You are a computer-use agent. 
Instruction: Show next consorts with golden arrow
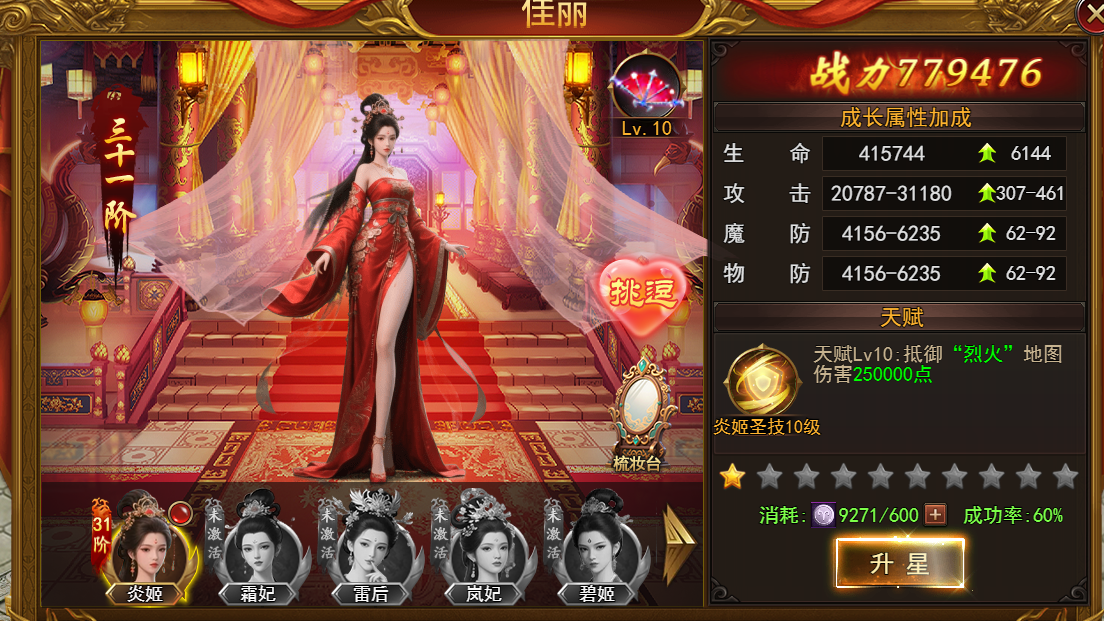click(679, 544)
